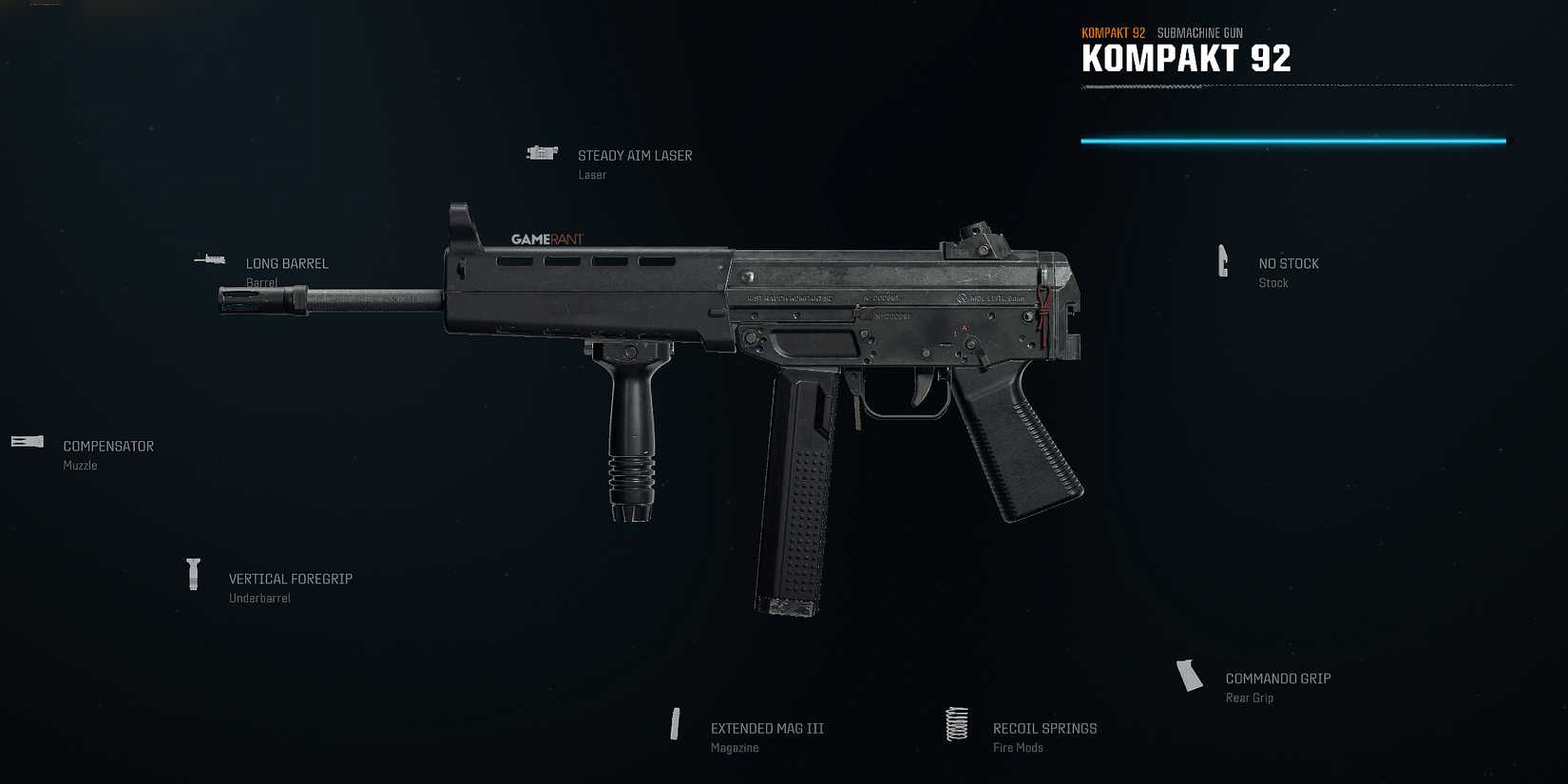
Task: Select the Compensator muzzle icon
Action: click(26, 441)
